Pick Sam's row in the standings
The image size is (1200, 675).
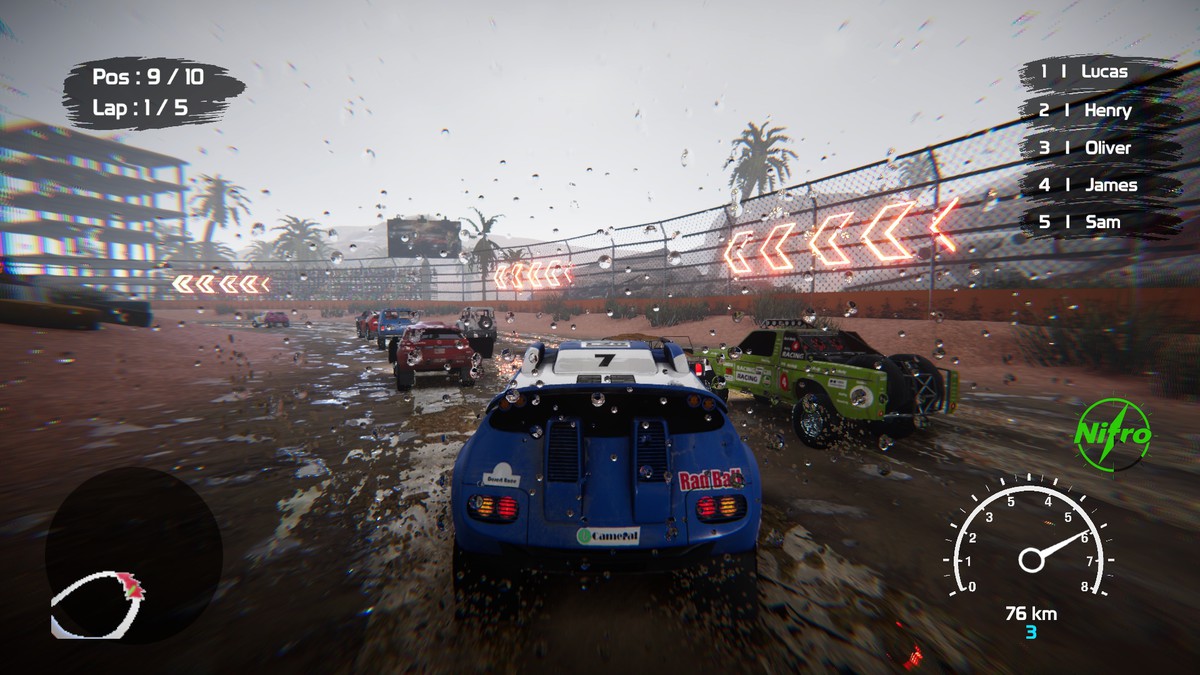tap(1095, 222)
